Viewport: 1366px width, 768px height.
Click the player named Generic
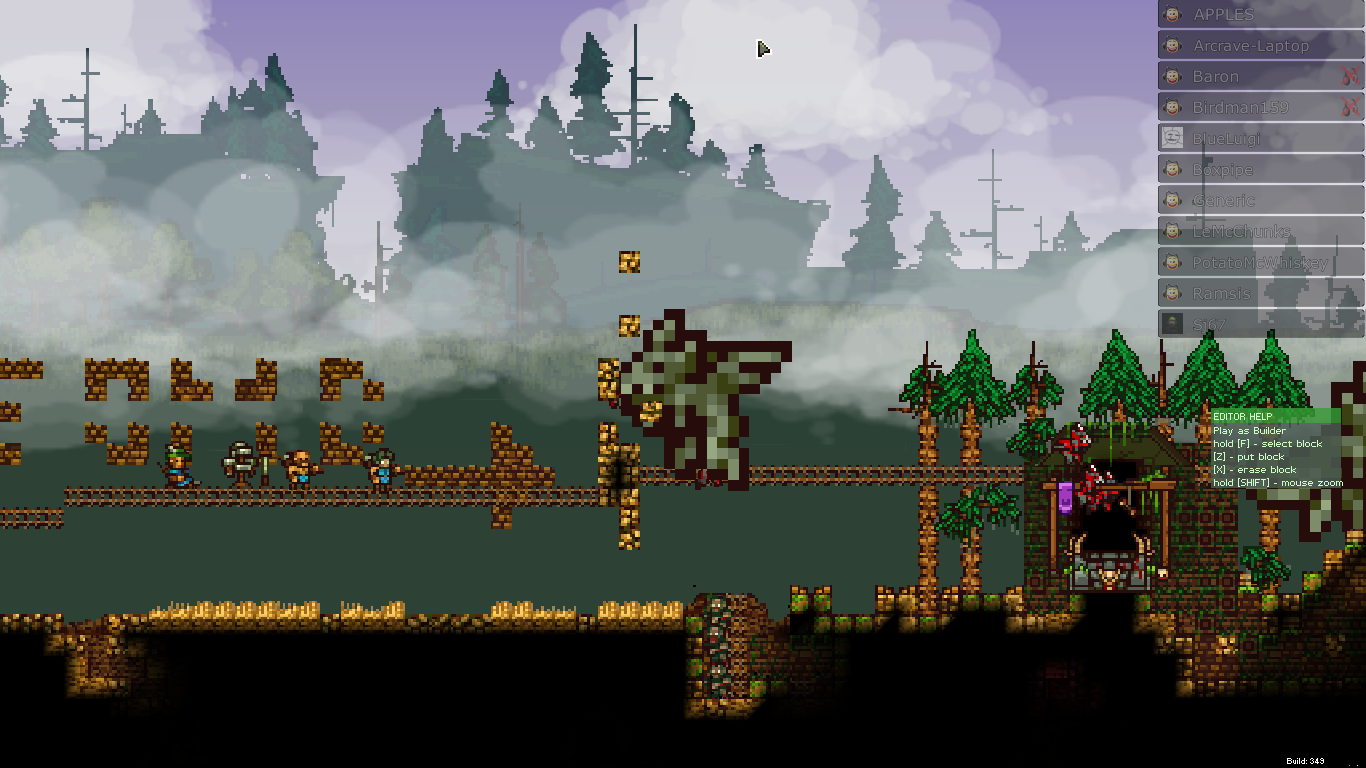[x=1260, y=201]
